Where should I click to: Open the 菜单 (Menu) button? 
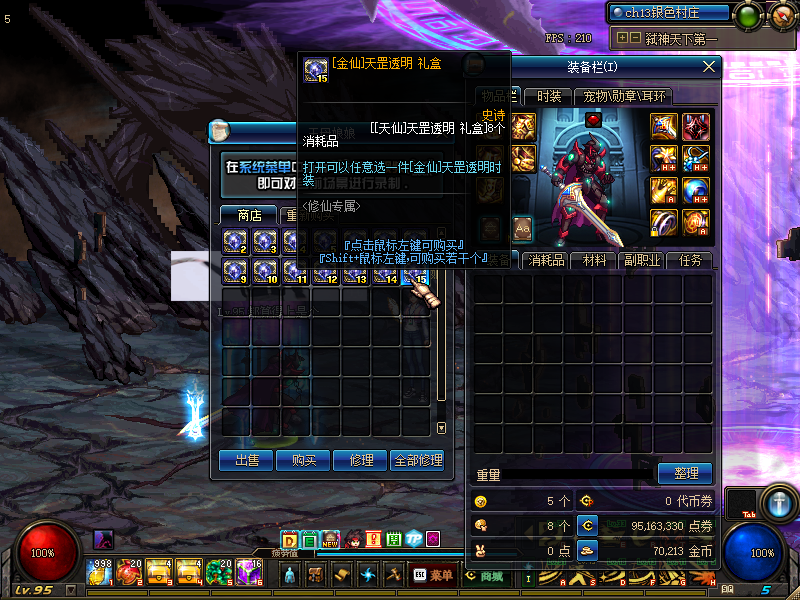pyautogui.click(x=434, y=575)
